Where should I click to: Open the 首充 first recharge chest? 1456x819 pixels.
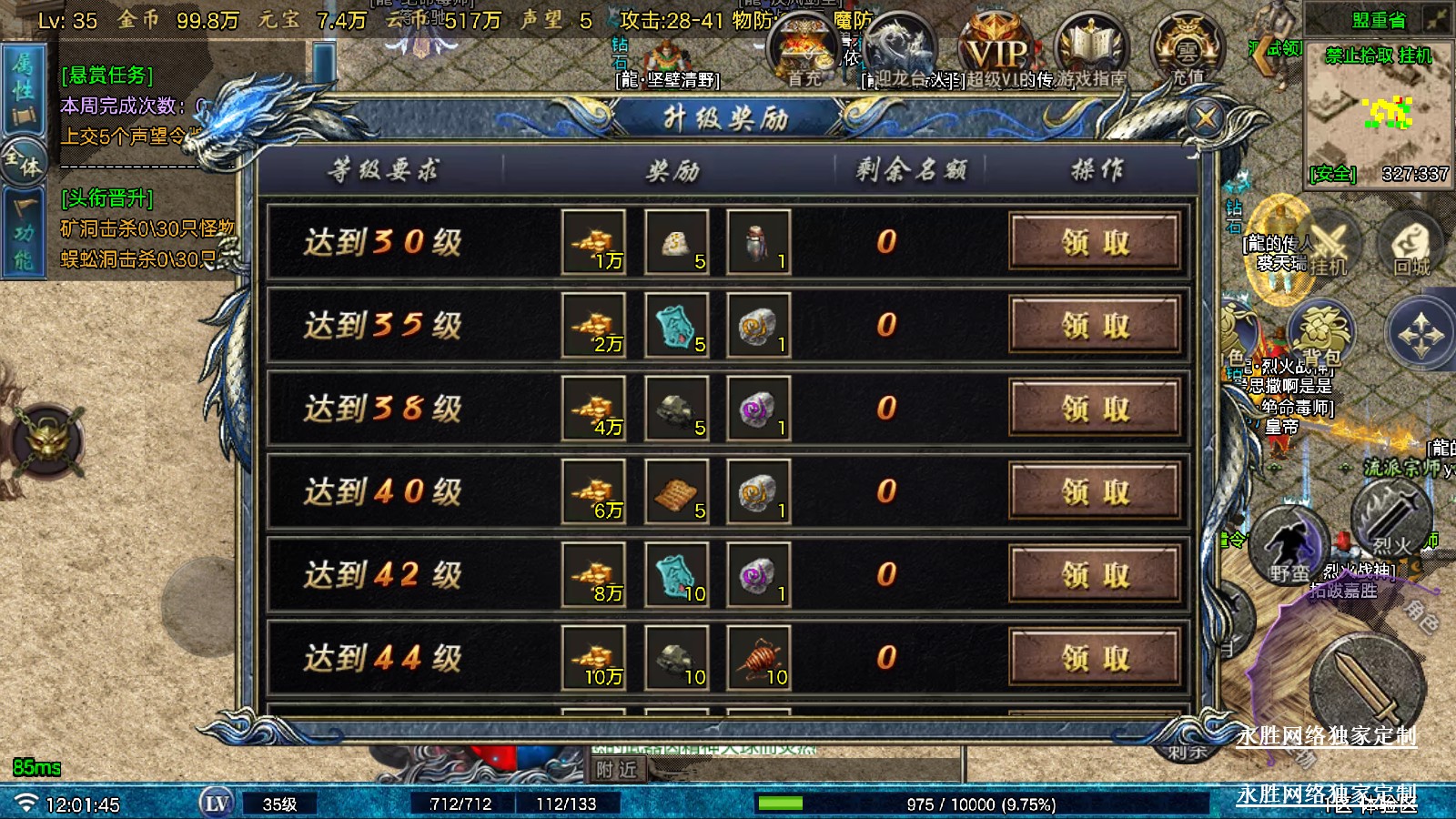pyautogui.click(x=804, y=50)
